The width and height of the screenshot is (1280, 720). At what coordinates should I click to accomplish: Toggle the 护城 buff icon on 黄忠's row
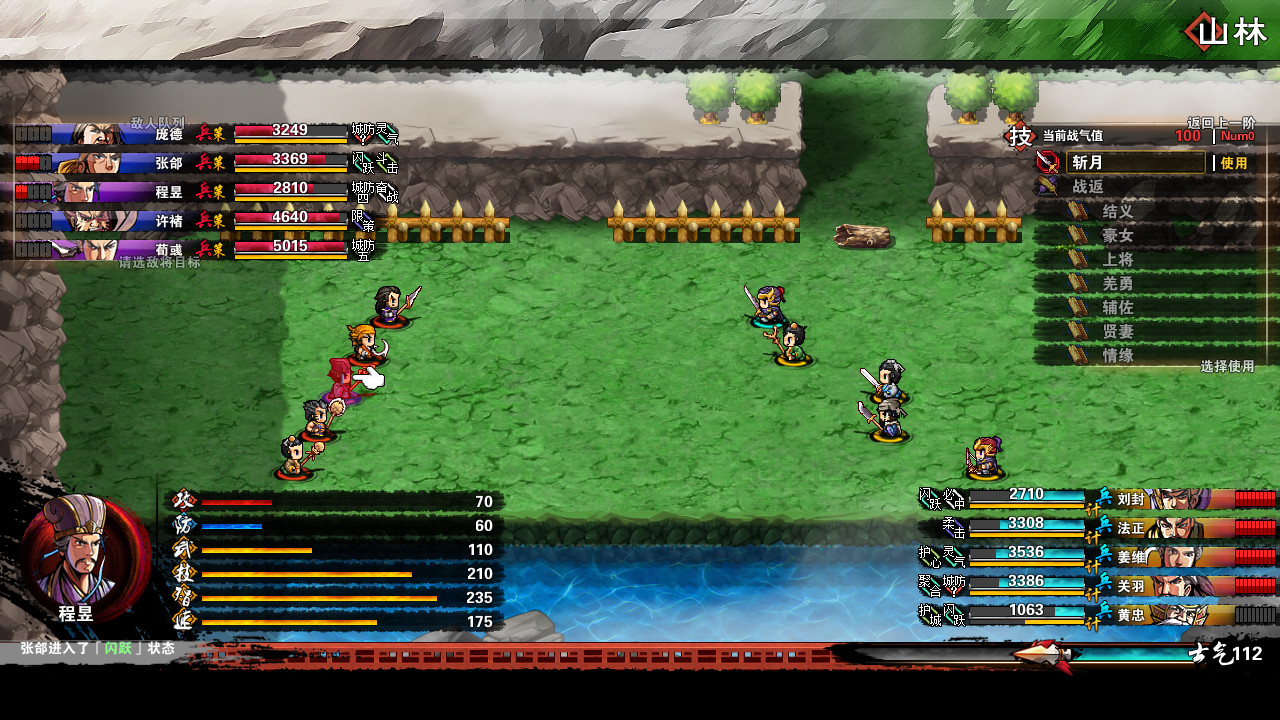[929, 611]
